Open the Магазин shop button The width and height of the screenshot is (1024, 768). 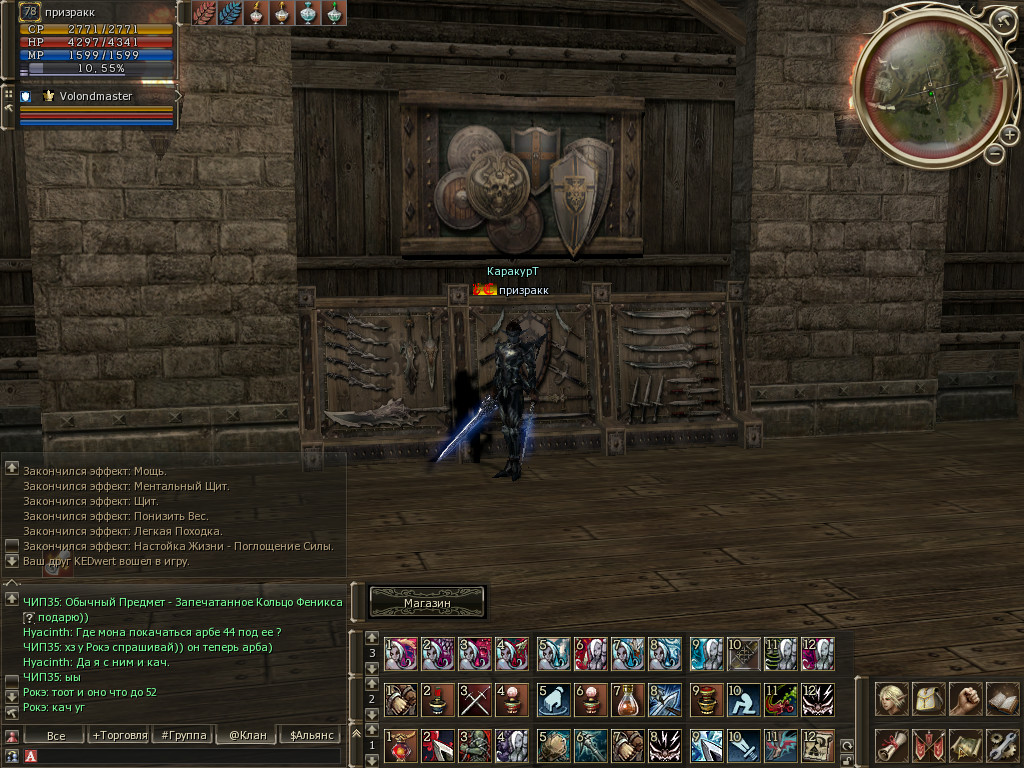click(x=427, y=602)
